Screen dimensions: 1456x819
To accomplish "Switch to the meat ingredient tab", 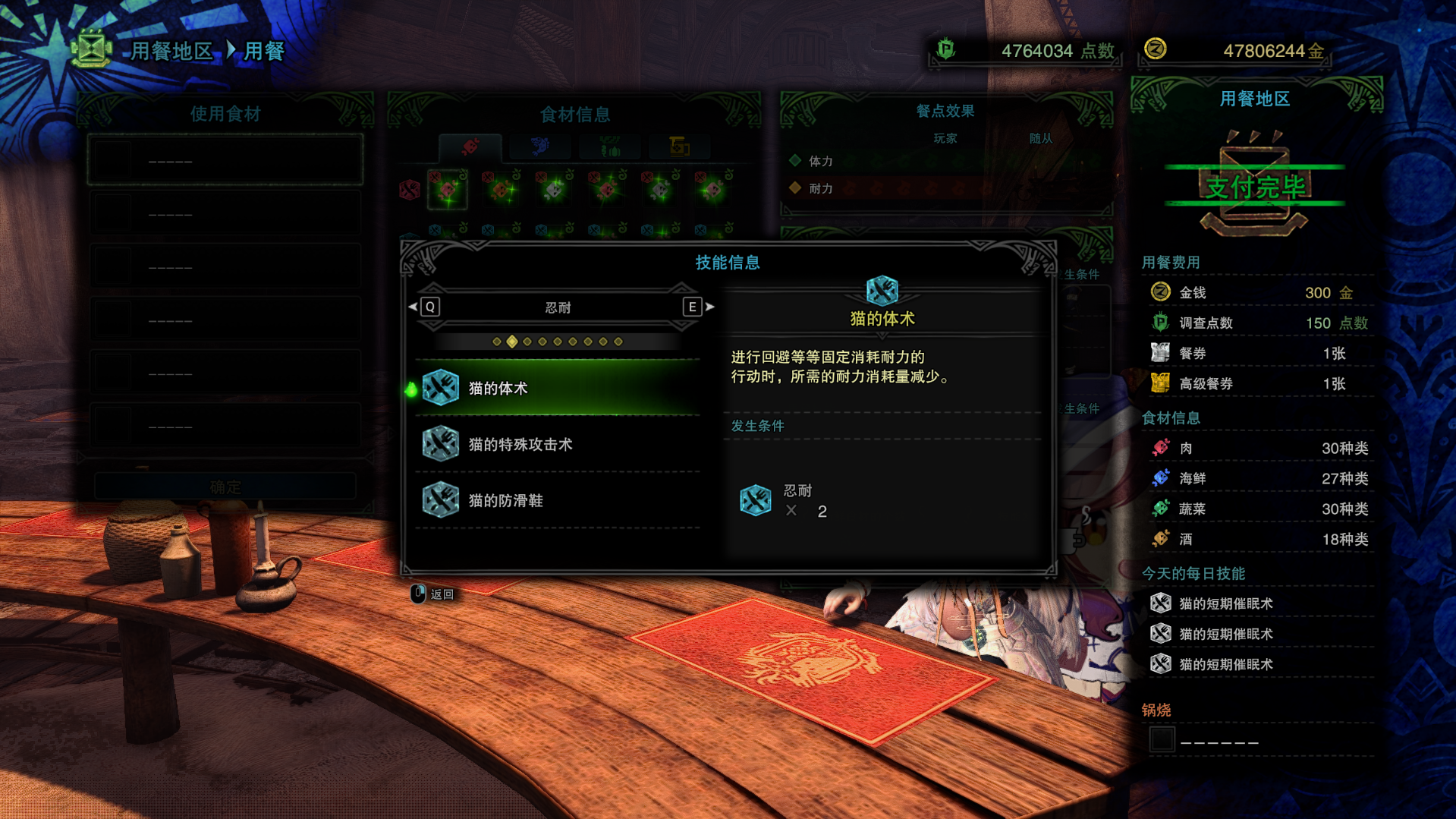I will tap(470, 146).
